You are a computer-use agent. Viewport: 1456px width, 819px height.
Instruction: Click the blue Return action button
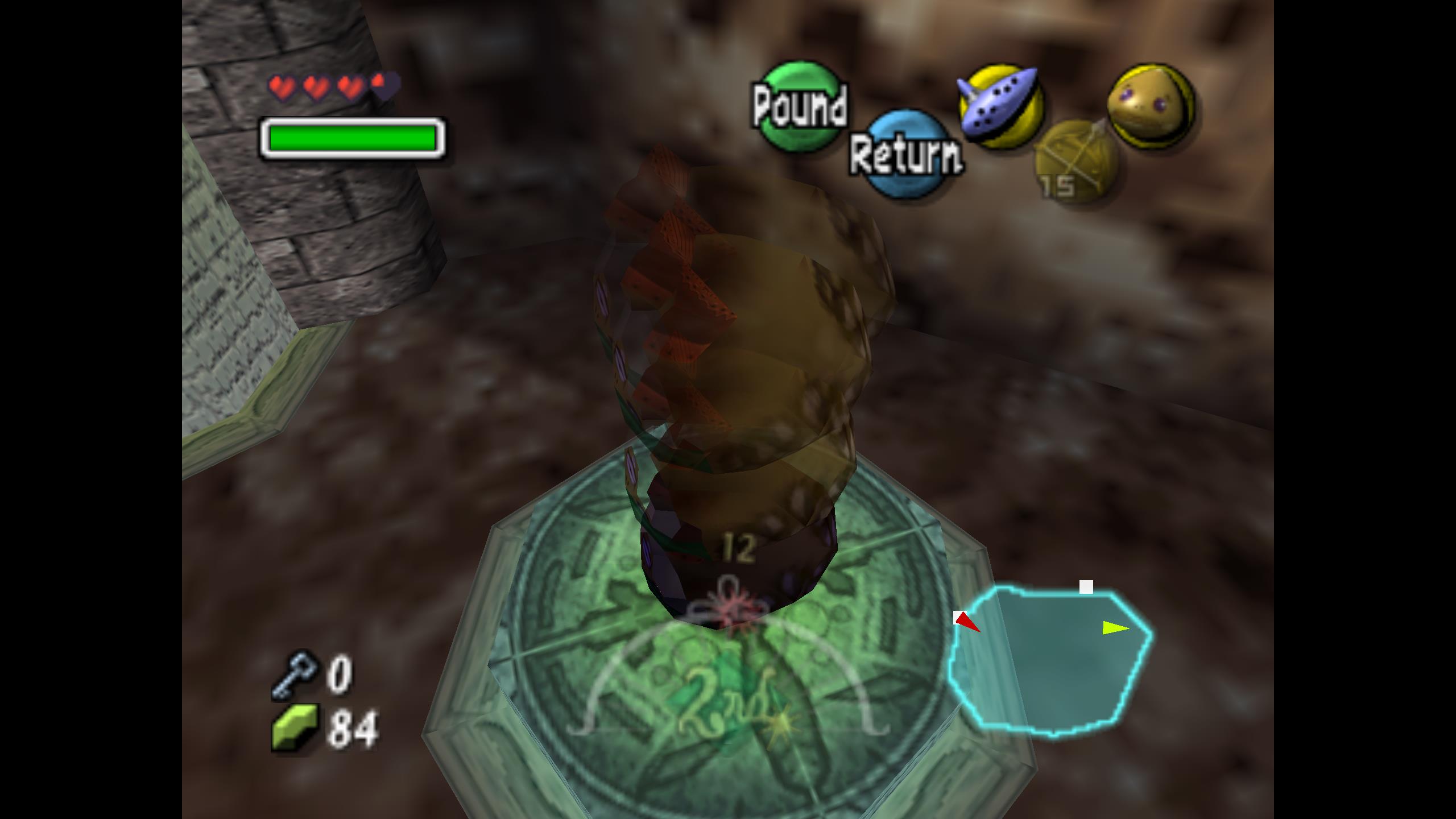905,154
